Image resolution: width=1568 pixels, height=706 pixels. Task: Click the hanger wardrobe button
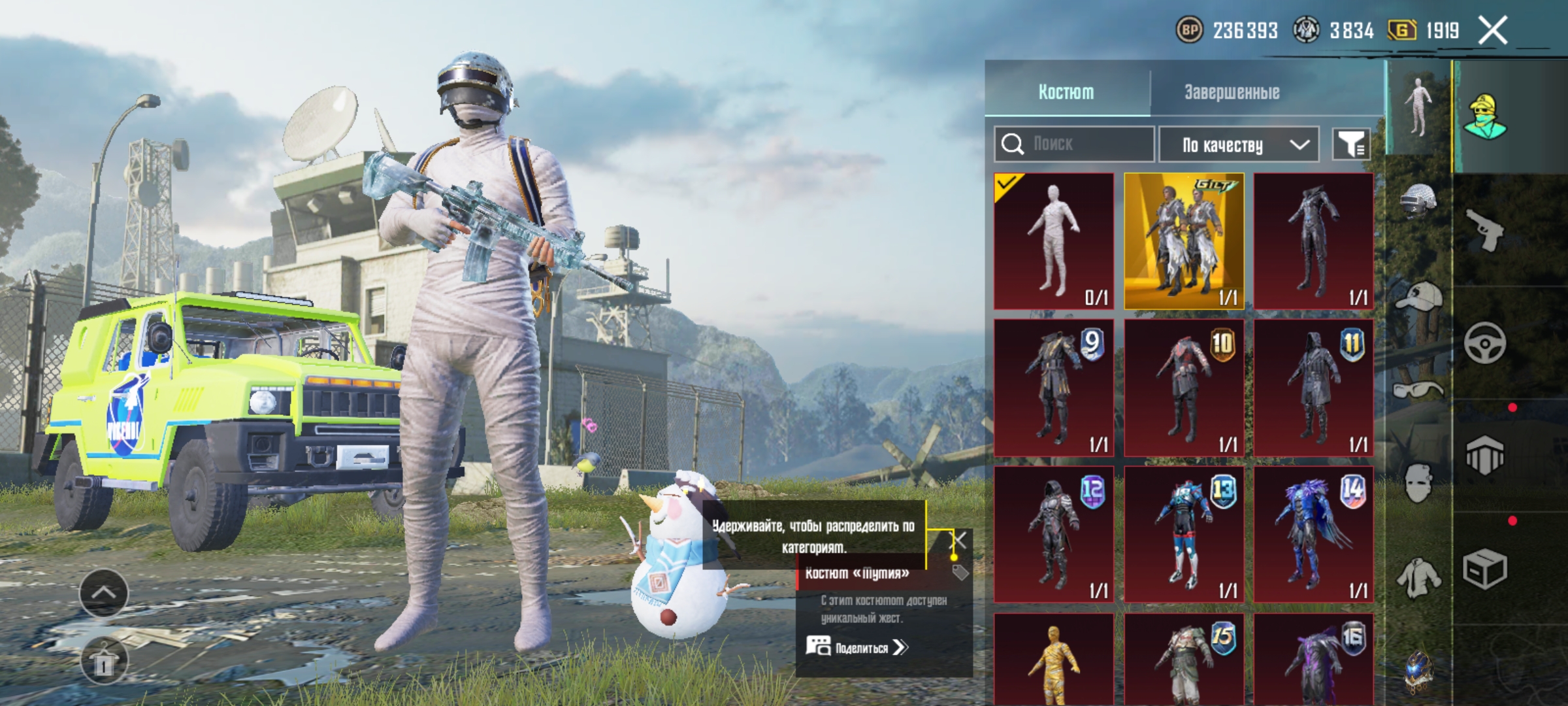pos(104,662)
